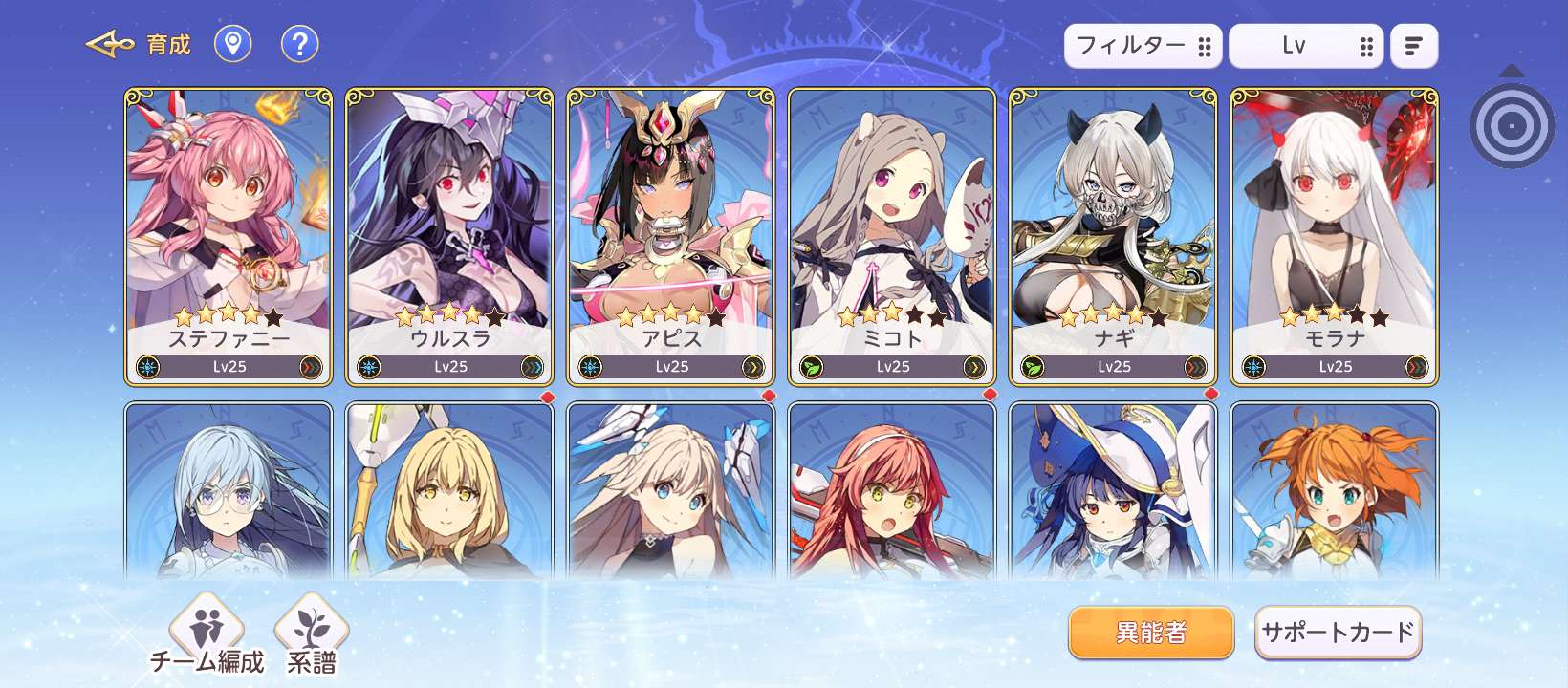Viewport: 1568px width, 688px height.
Task: Select the ステファニー character card
Action: click(229, 236)
